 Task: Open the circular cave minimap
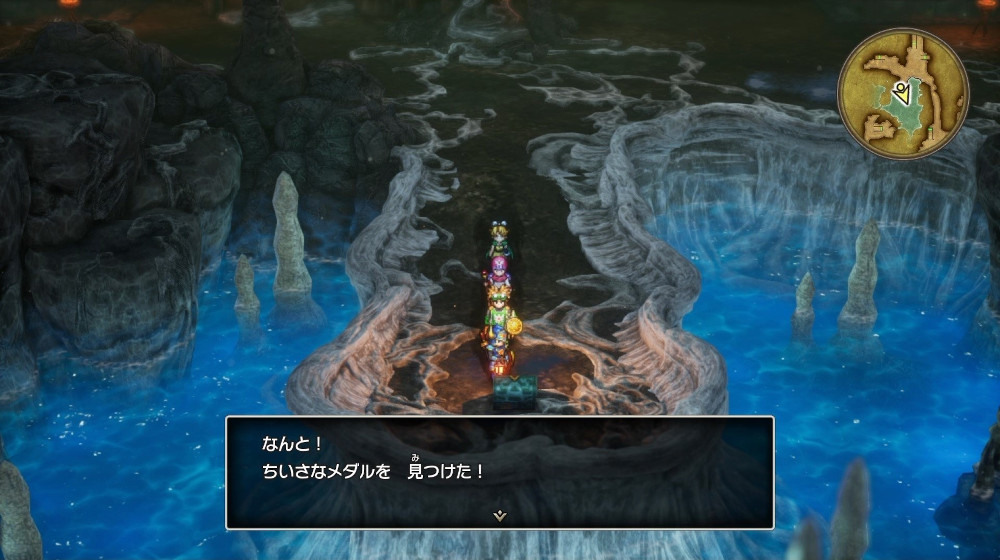coord(902,93)
